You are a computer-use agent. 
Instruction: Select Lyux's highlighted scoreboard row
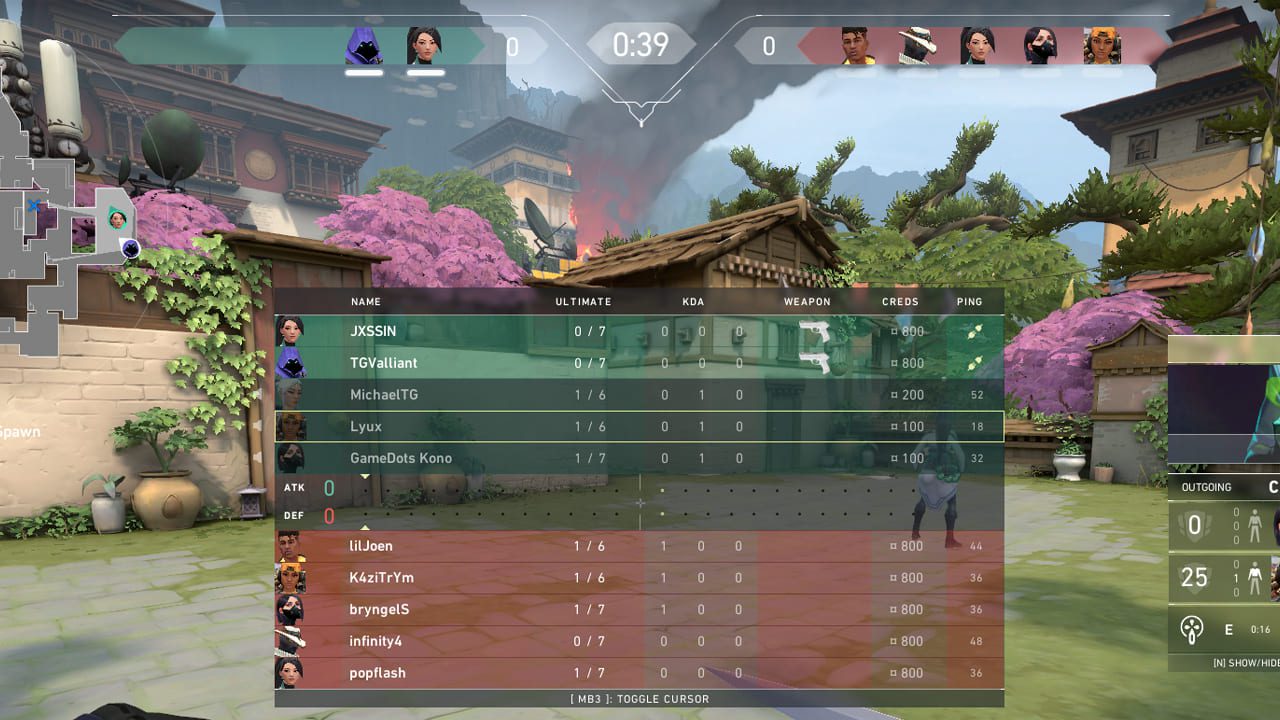tap(637, 426)
